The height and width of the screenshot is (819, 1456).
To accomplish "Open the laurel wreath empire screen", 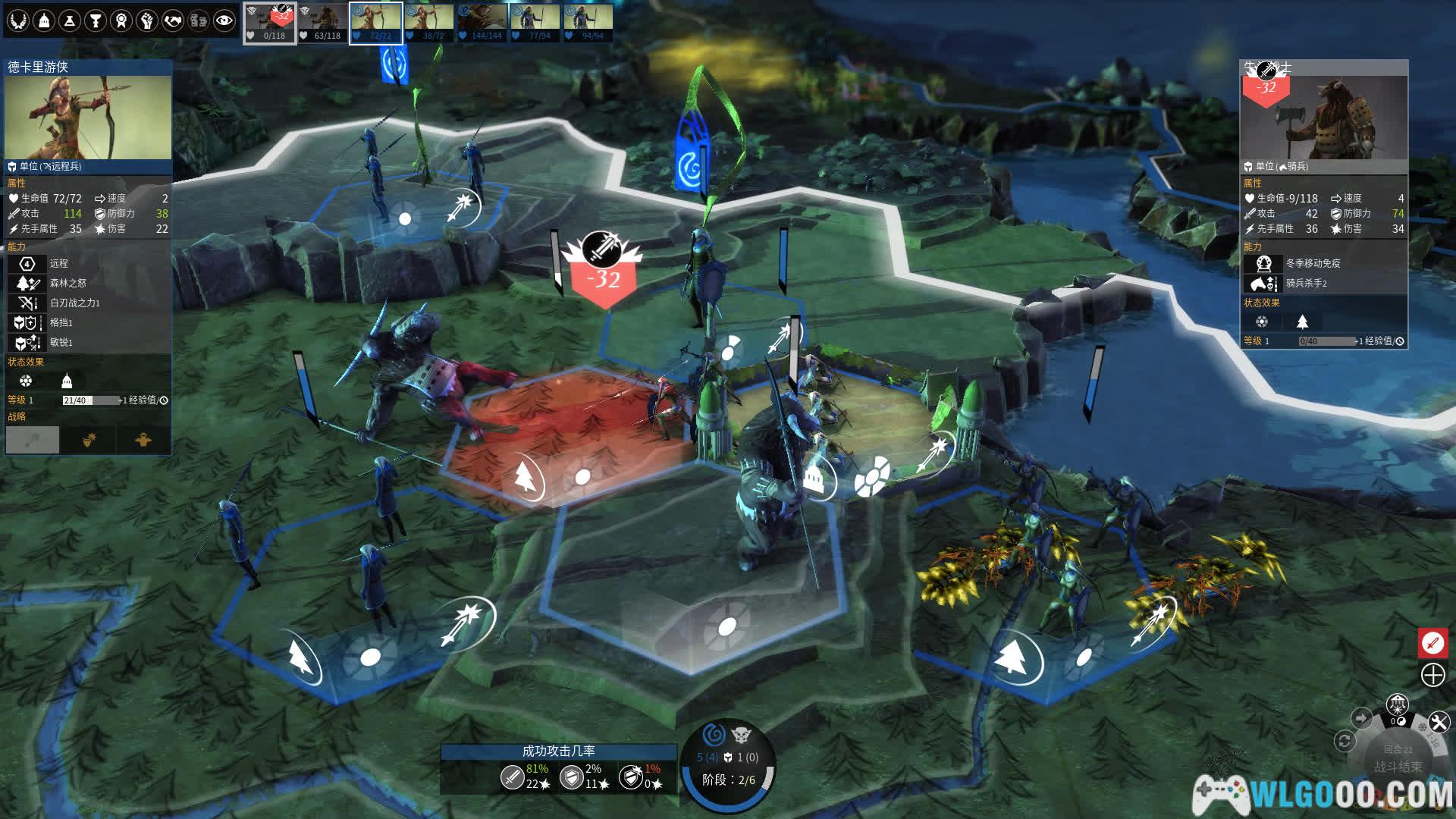I will [18, 20].
